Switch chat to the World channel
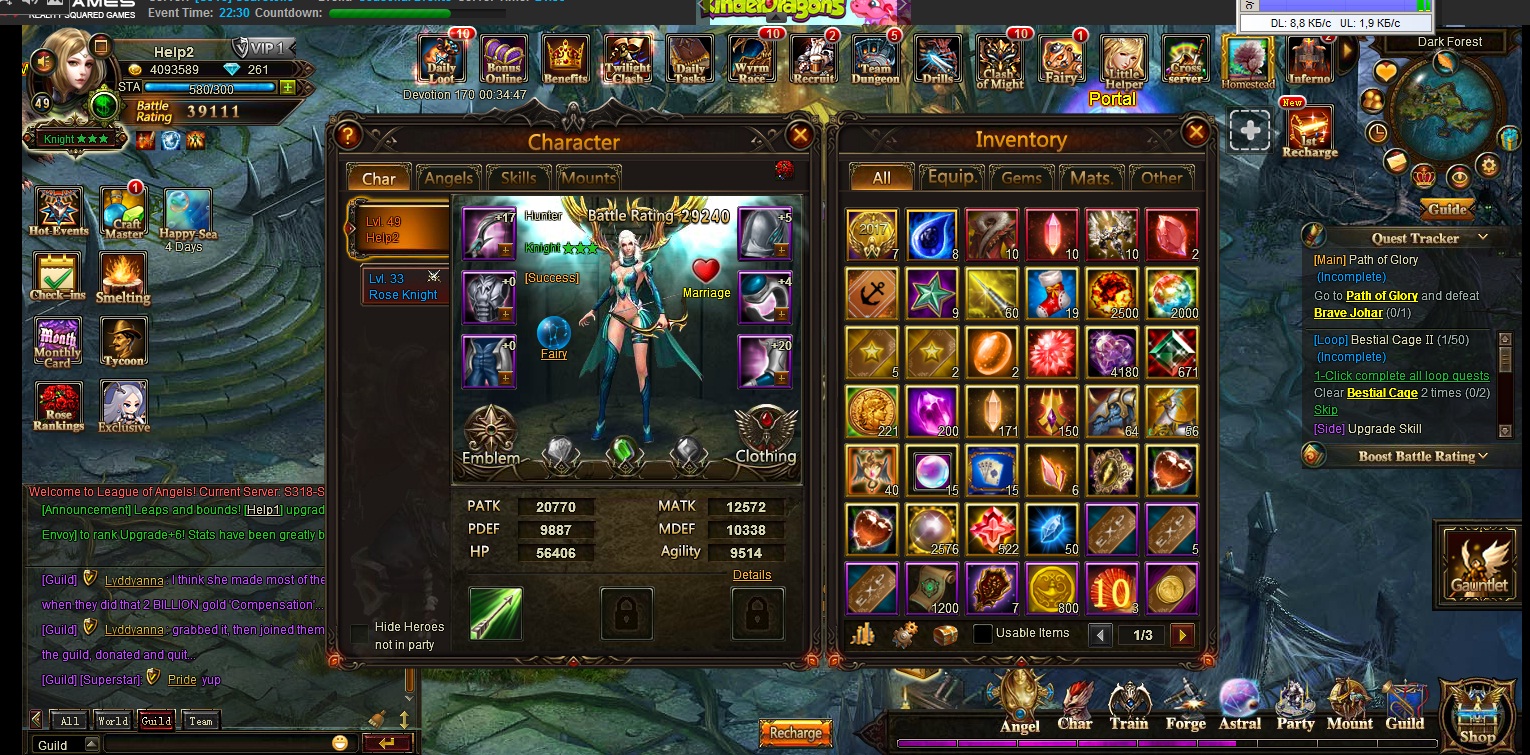Screen dimensions: 1530x755 (112, 721)
